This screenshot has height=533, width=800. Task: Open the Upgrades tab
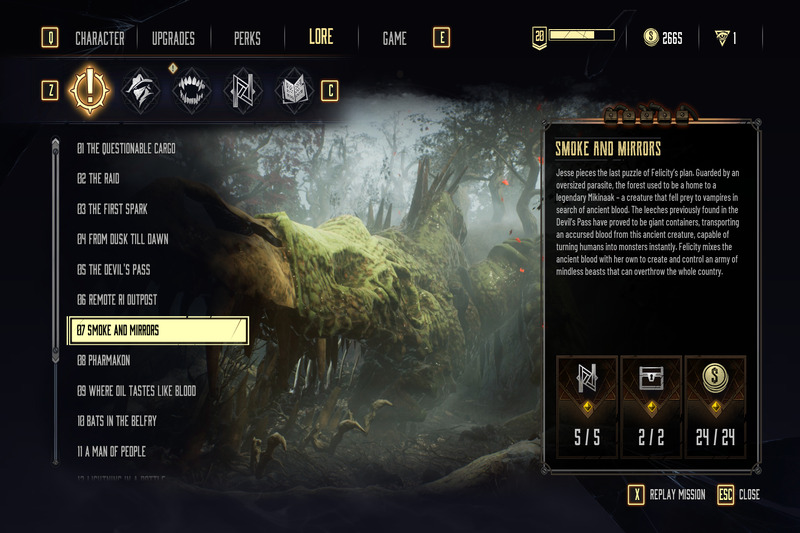[x=173, y=39]
